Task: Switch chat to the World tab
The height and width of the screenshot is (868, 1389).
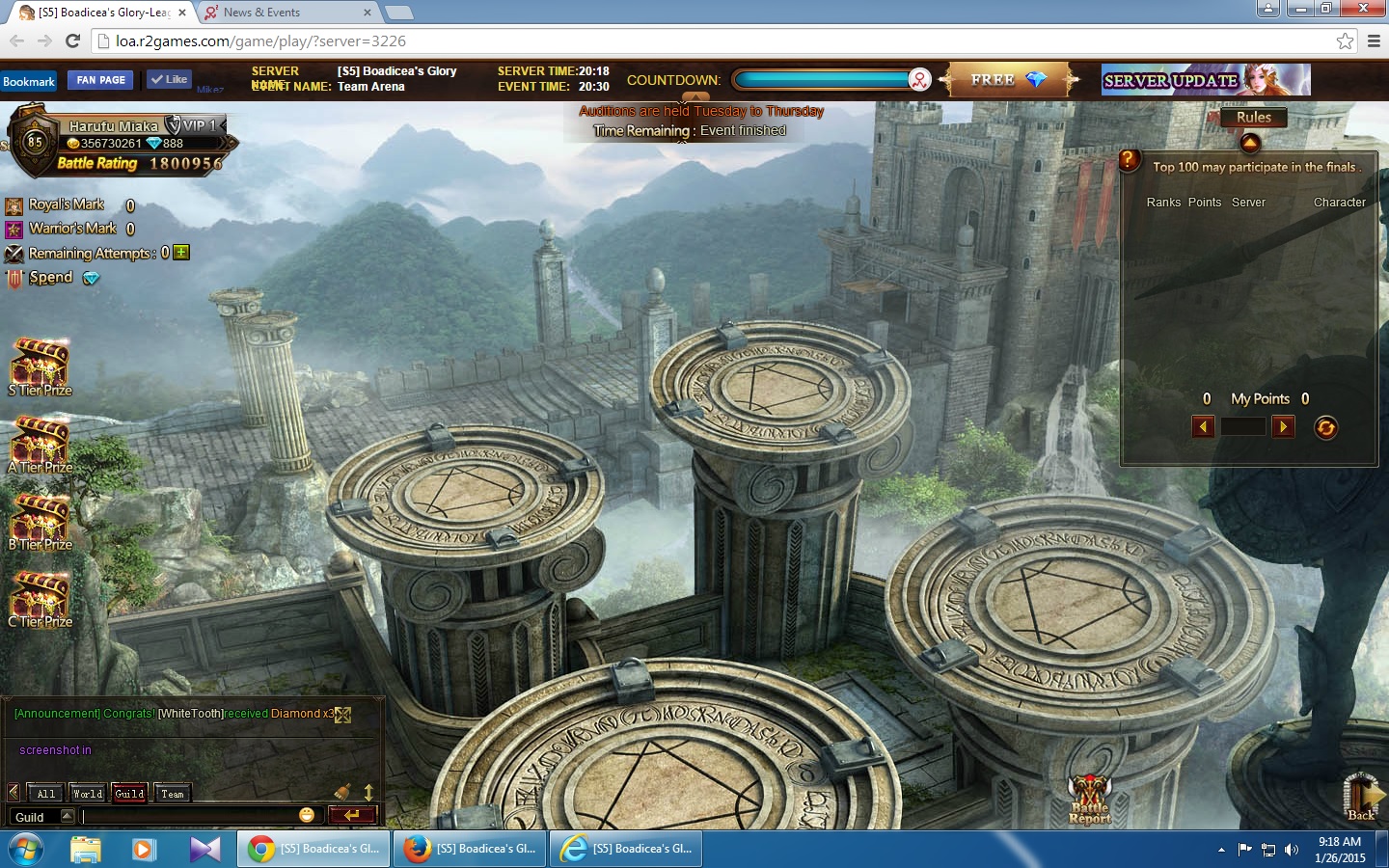Action: 87,794
